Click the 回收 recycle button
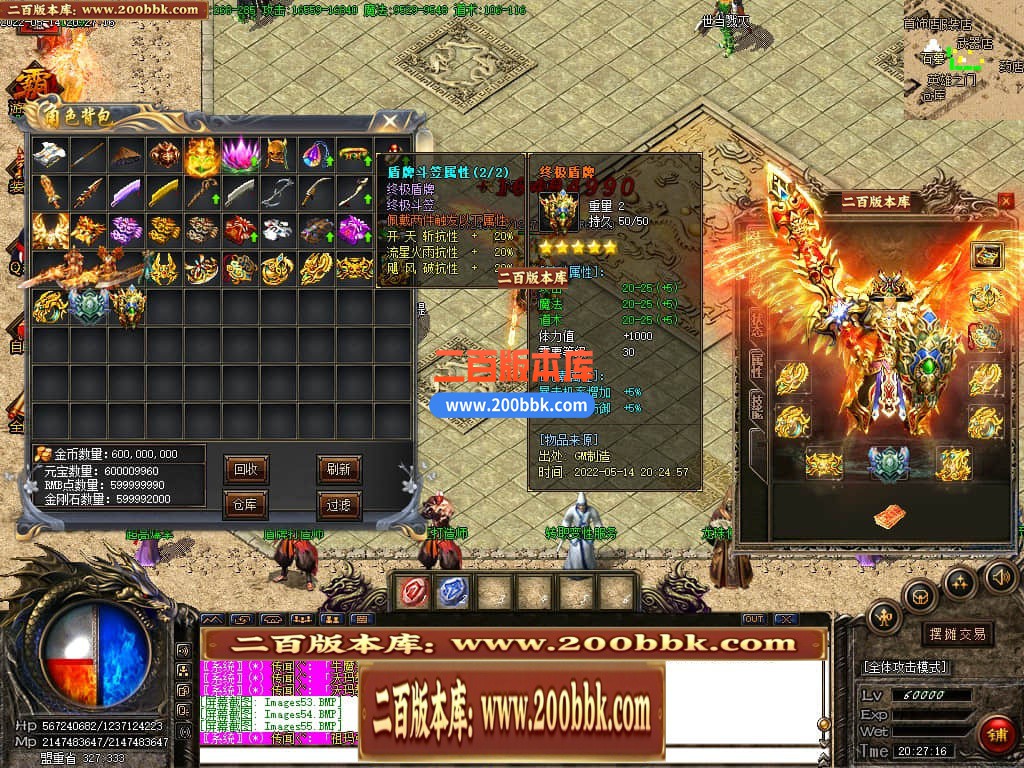1024x768 pixels. point(245,469)
